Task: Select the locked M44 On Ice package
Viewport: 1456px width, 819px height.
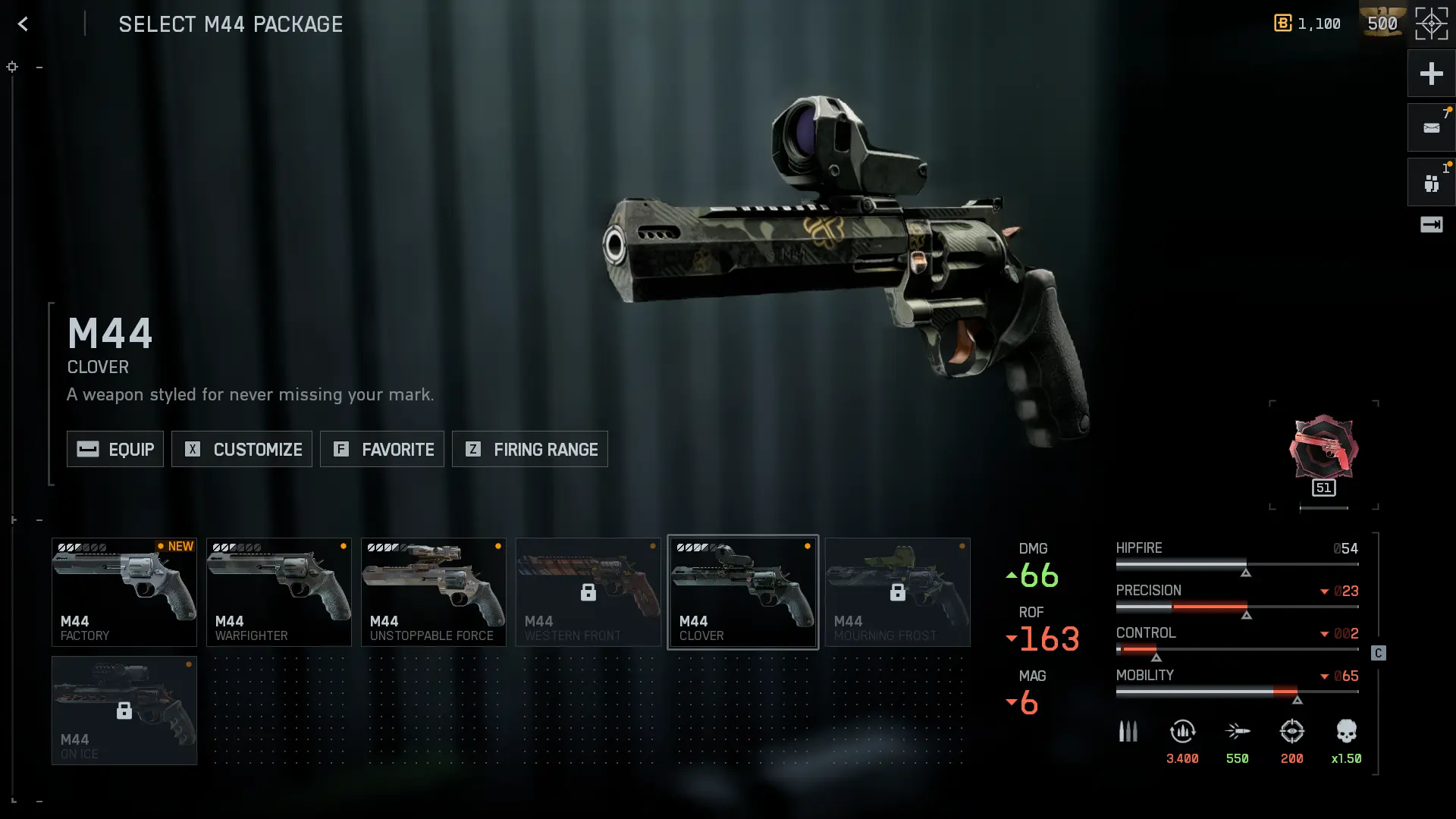Action: tap(124, 711)
